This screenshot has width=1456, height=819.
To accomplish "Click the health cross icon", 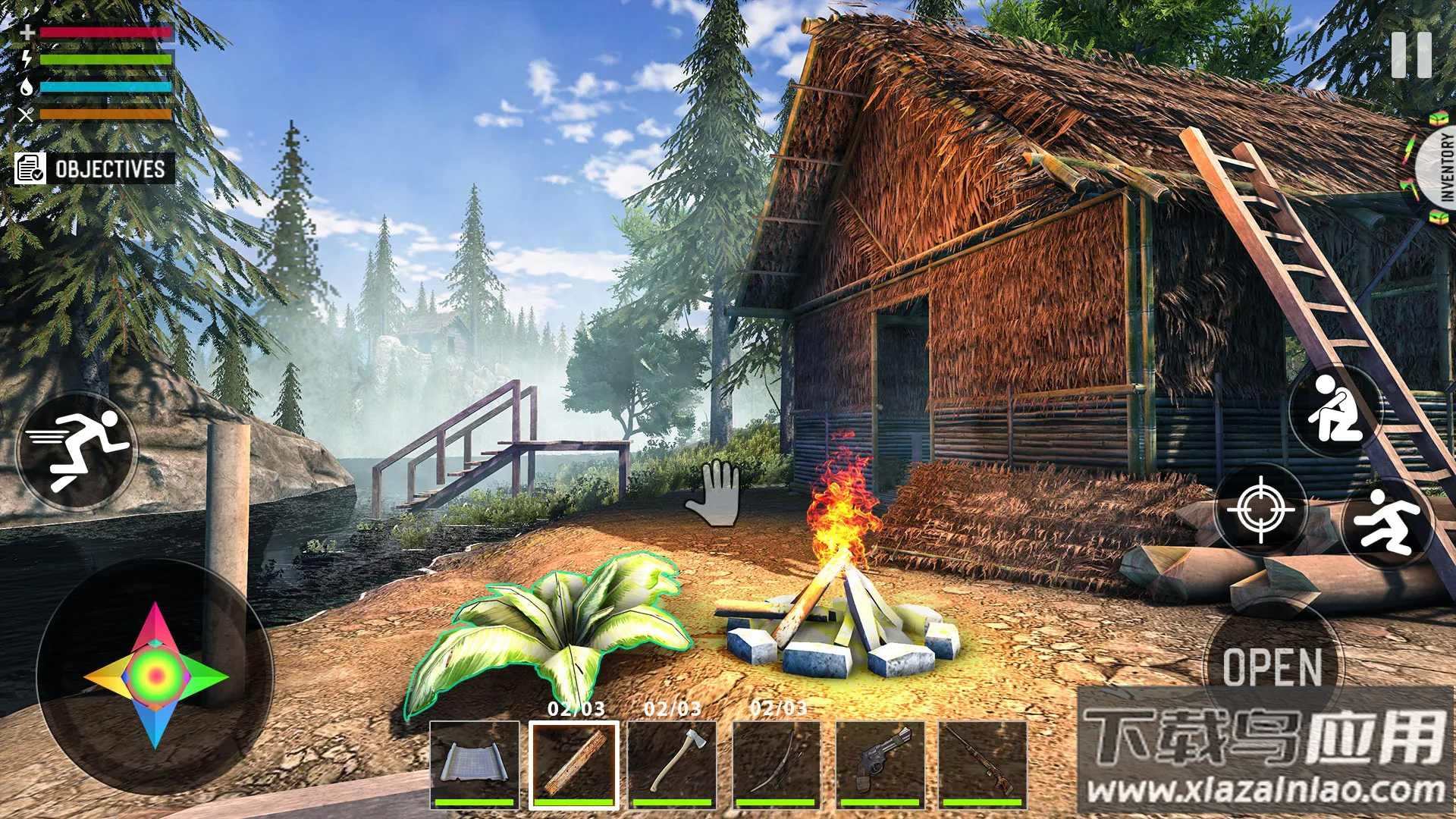I will coord(28,32).
